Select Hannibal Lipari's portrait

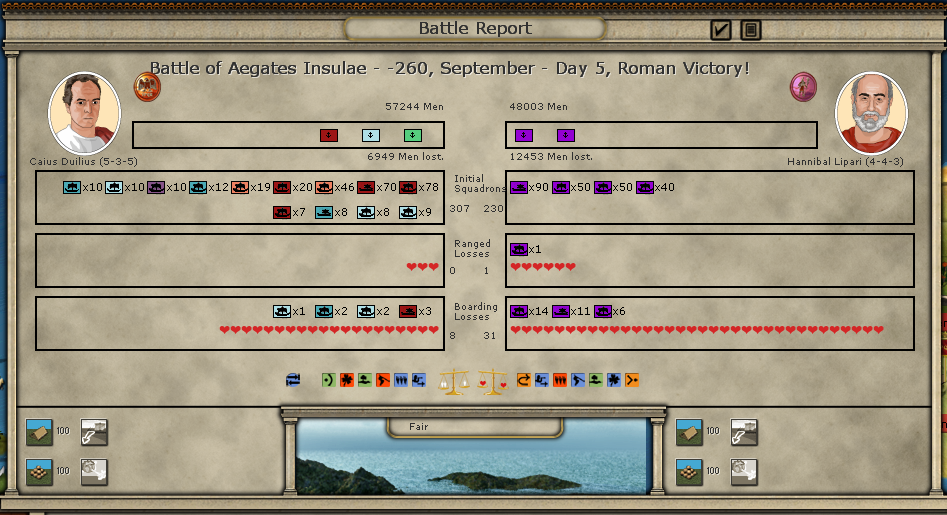point(870,113)
